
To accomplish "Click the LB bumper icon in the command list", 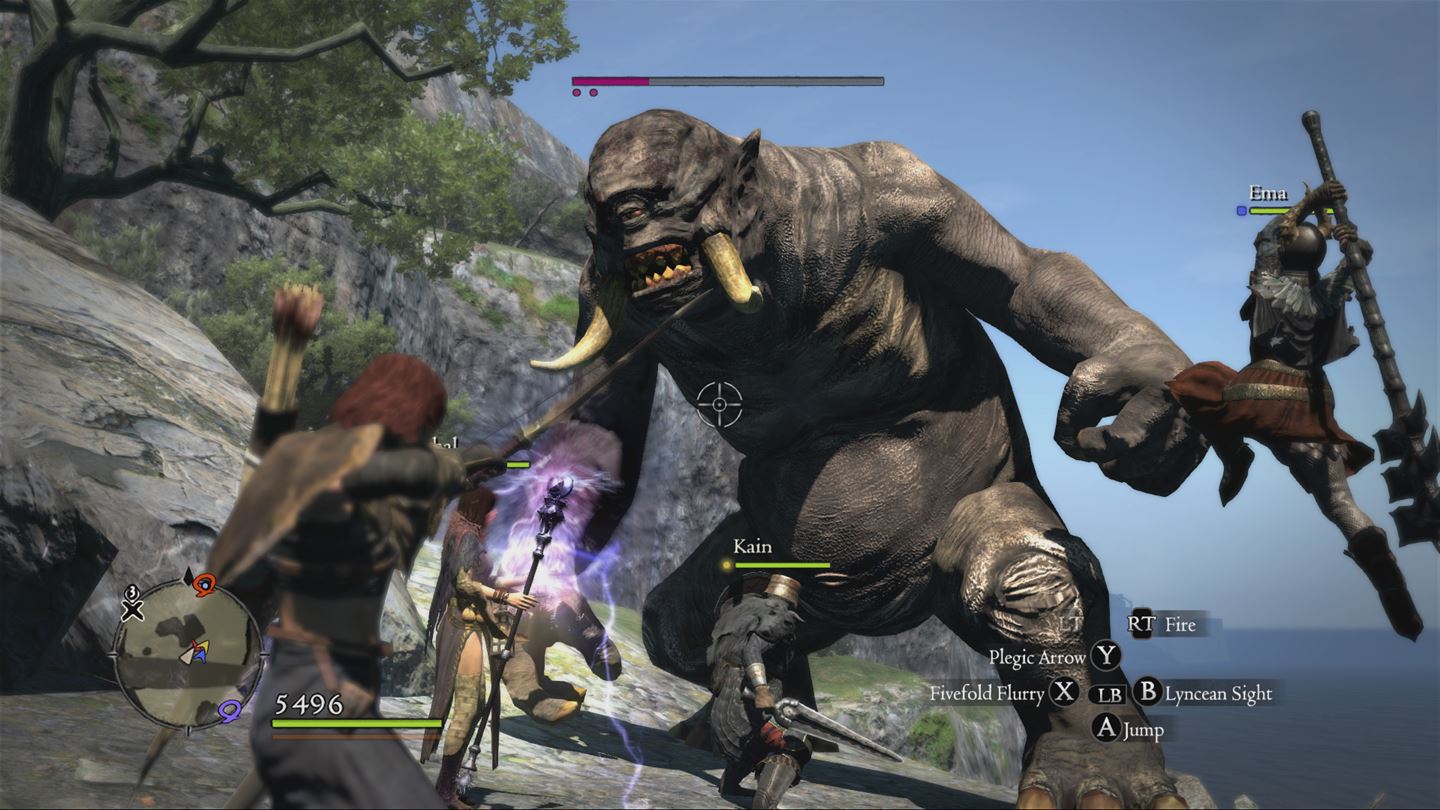I will [1111, 695].
